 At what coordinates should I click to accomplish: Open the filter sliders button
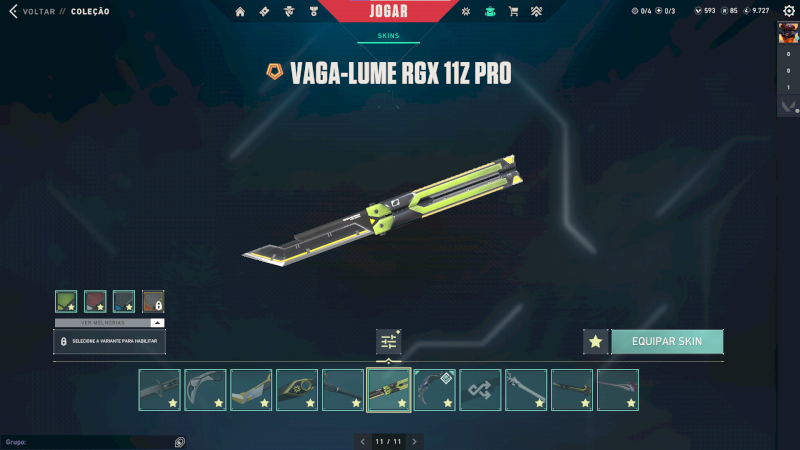[x=389, y=342]
